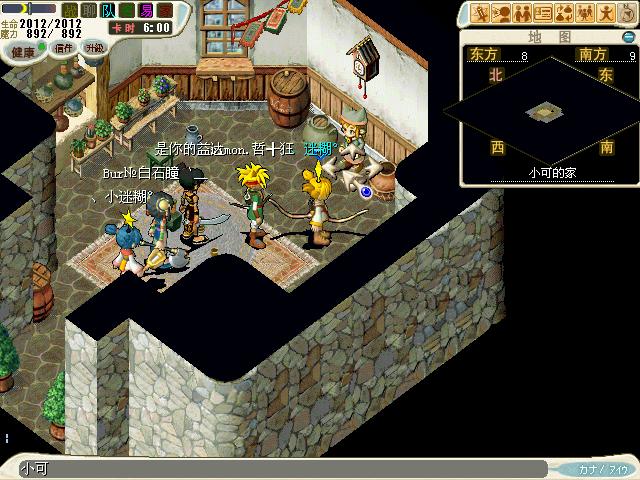Open the 健康 health status button
The height and width of the screenshot is (480, 640).
click(x=22, y=50)
